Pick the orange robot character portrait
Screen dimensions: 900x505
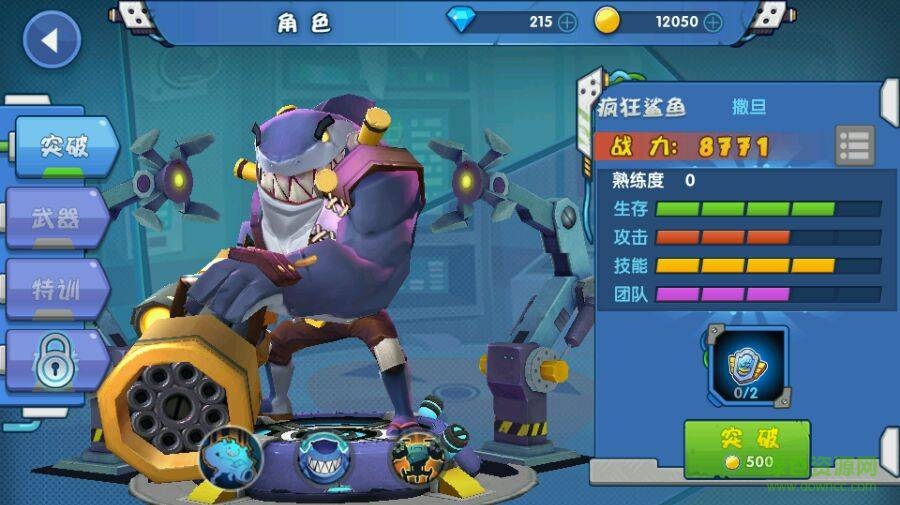pos(417,458)
